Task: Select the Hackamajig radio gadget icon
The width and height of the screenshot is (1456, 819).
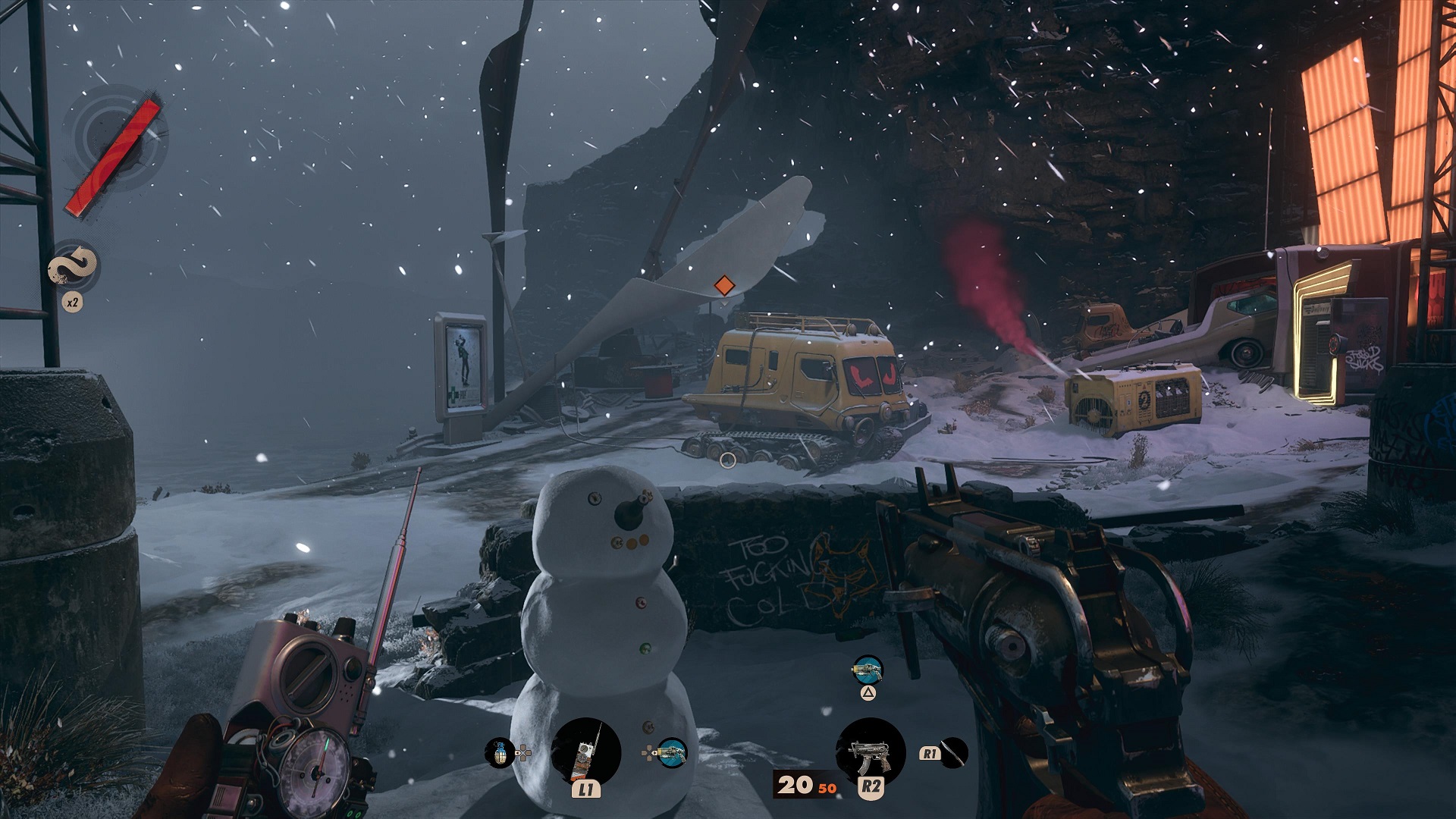Action: pyautogui.click(x=585, y=751)
